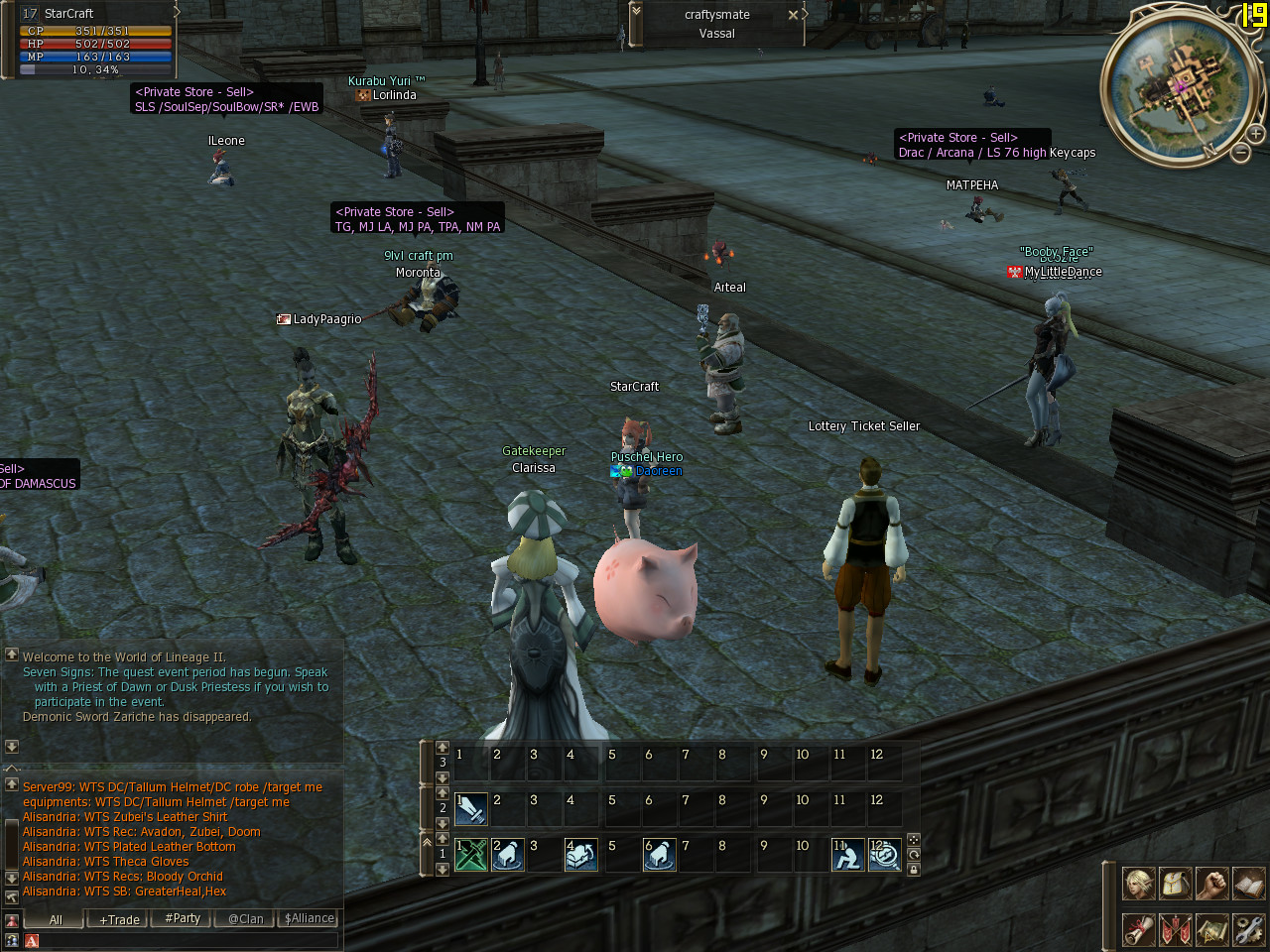Open the world map parchment icon
The image size is (1270, 952).
1211,929
